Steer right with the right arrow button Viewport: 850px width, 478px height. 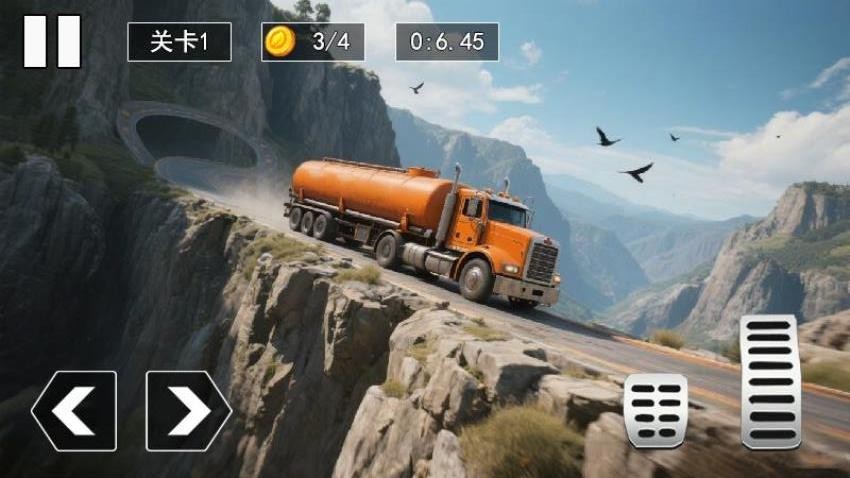pyautogui.click(x=188, y=411)
